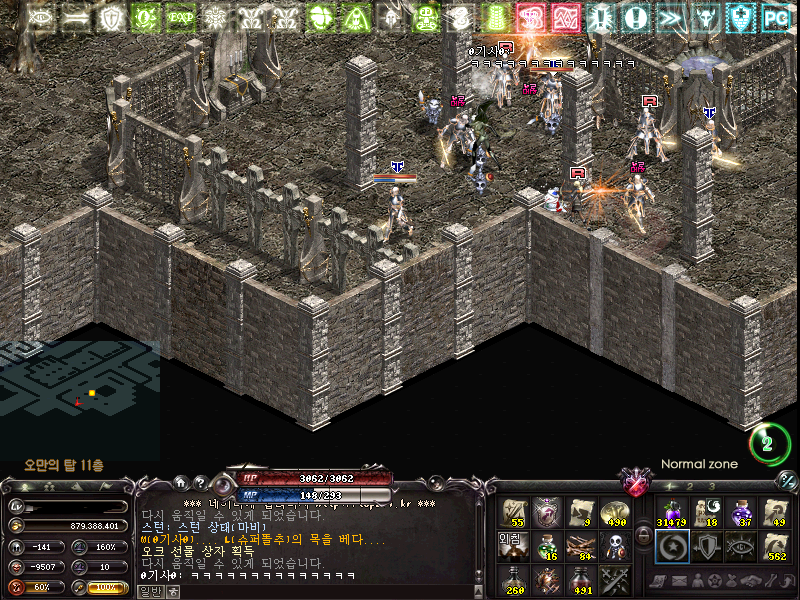Click the PC buff icon
This screenshot has height=600, width=800.
click(776, 17)
